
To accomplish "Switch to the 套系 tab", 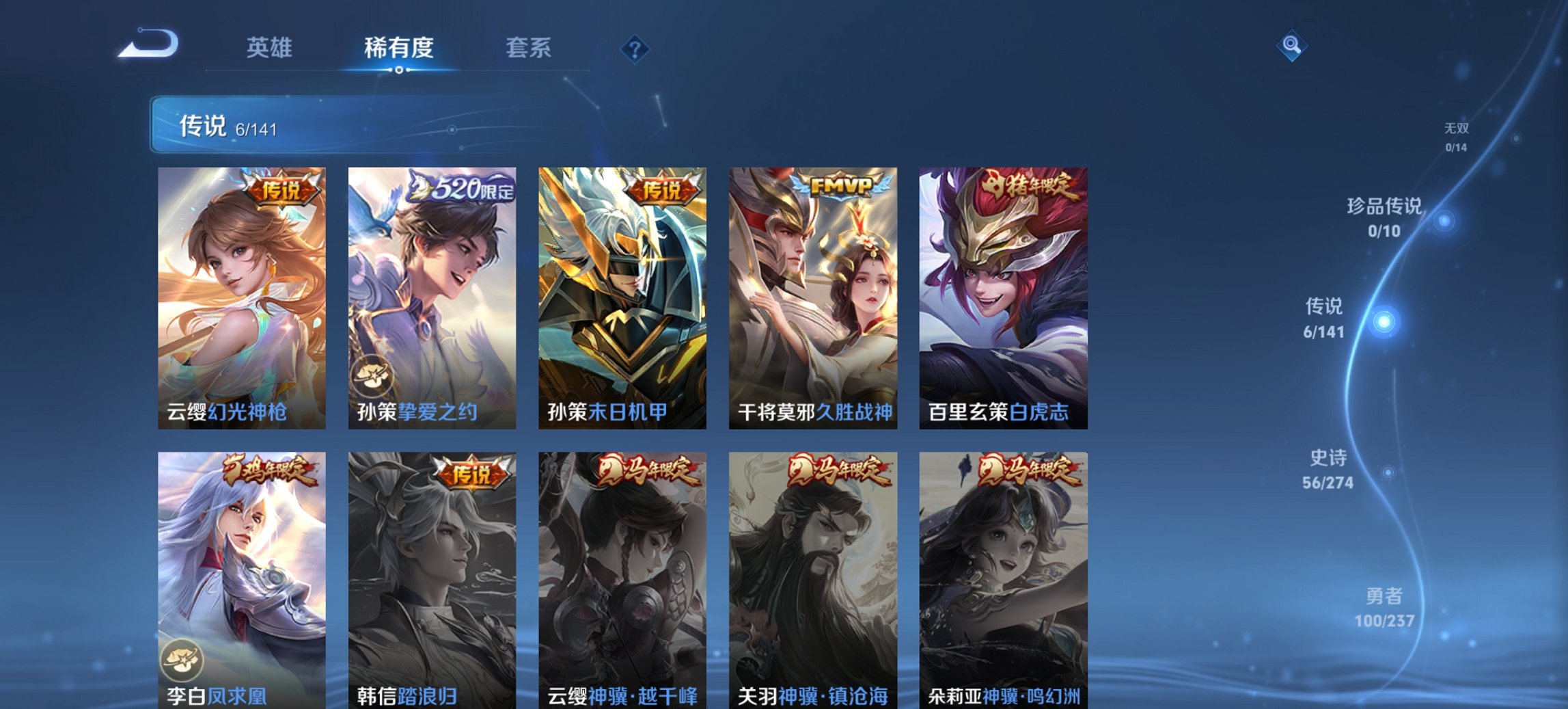I will pyautogui.click(x=529, y=48).
